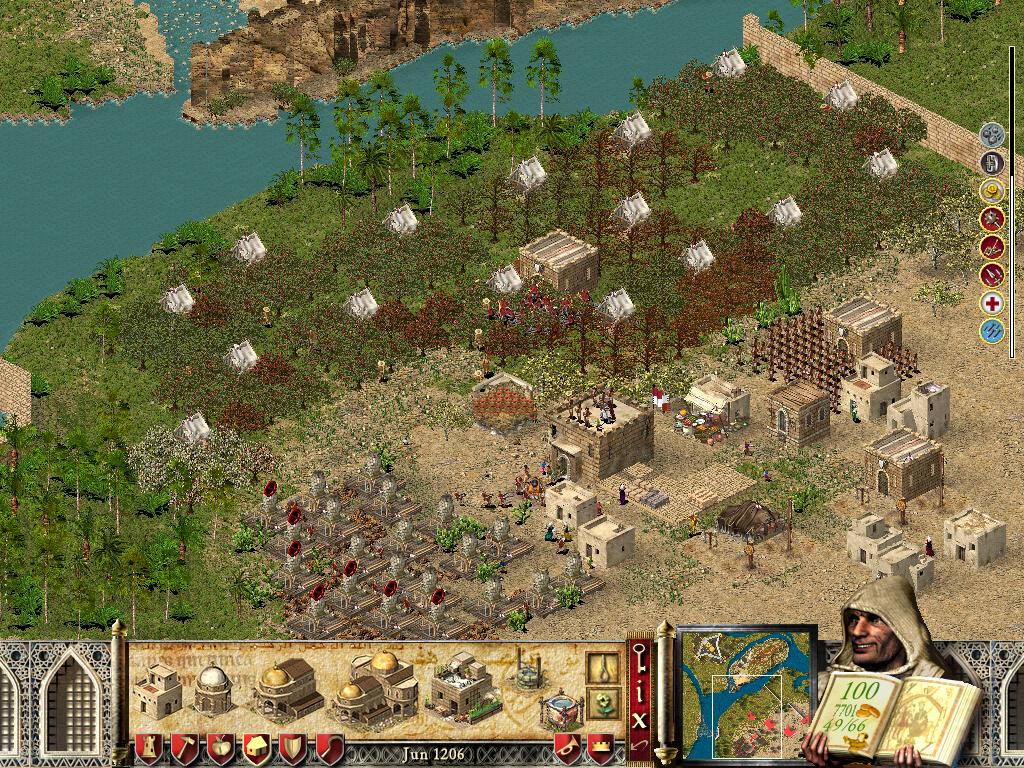Open the apple farm buildings category
1024x768 pixels.
point(220,748)
